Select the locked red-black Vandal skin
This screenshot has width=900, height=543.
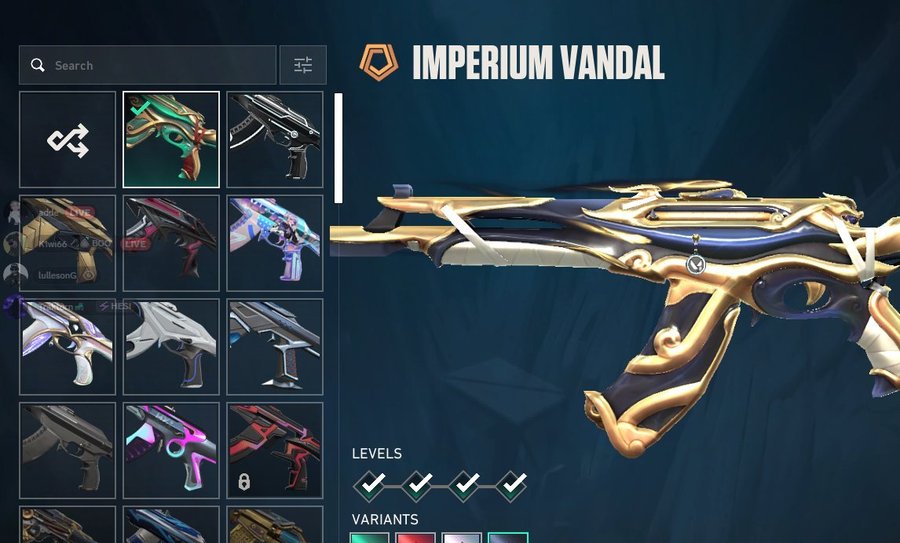tap(275, 450)
